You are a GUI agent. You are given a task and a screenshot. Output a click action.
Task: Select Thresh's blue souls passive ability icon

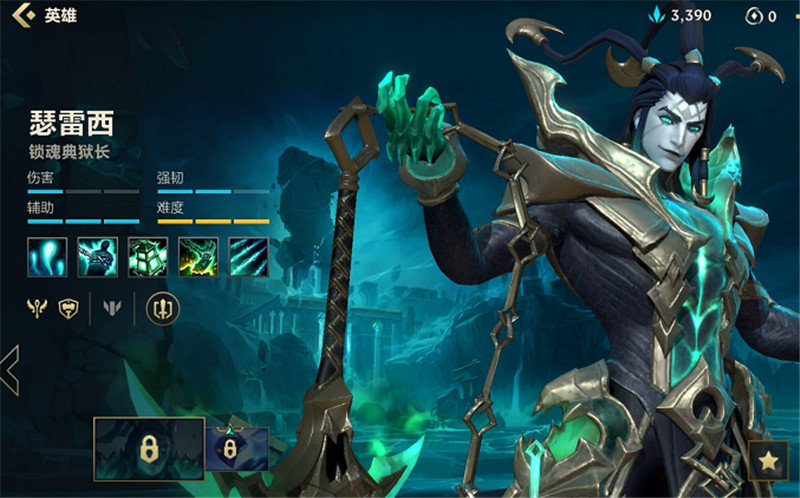(x=47, y=257)
